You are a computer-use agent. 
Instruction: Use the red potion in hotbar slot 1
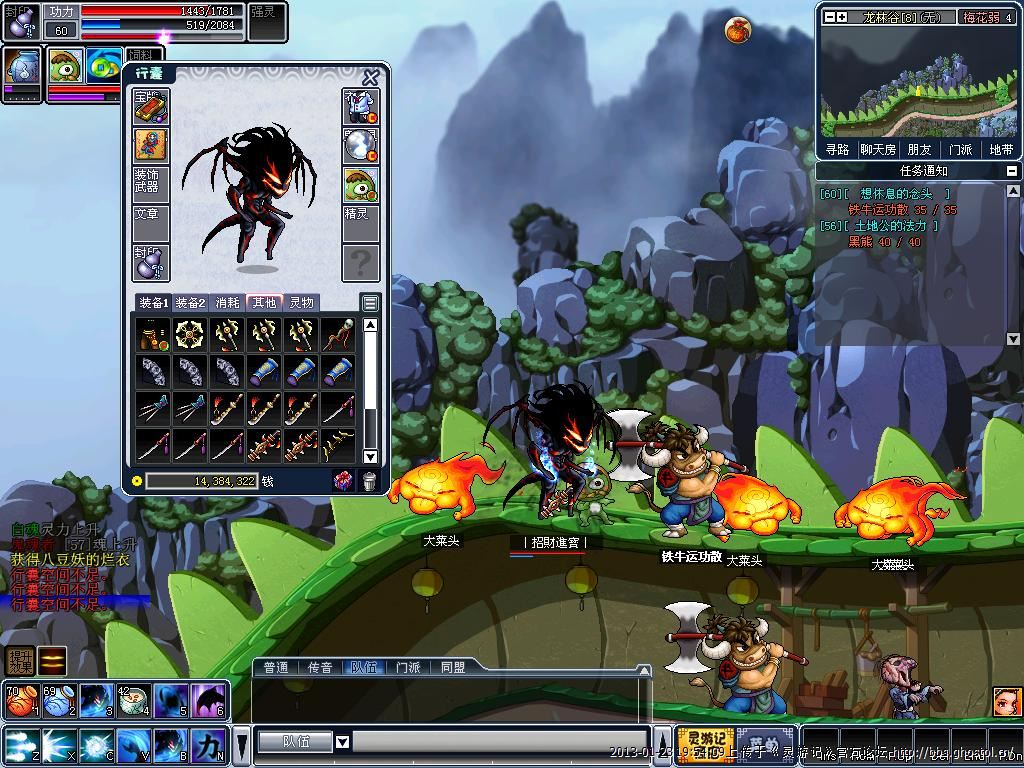(x=20, y=701)
